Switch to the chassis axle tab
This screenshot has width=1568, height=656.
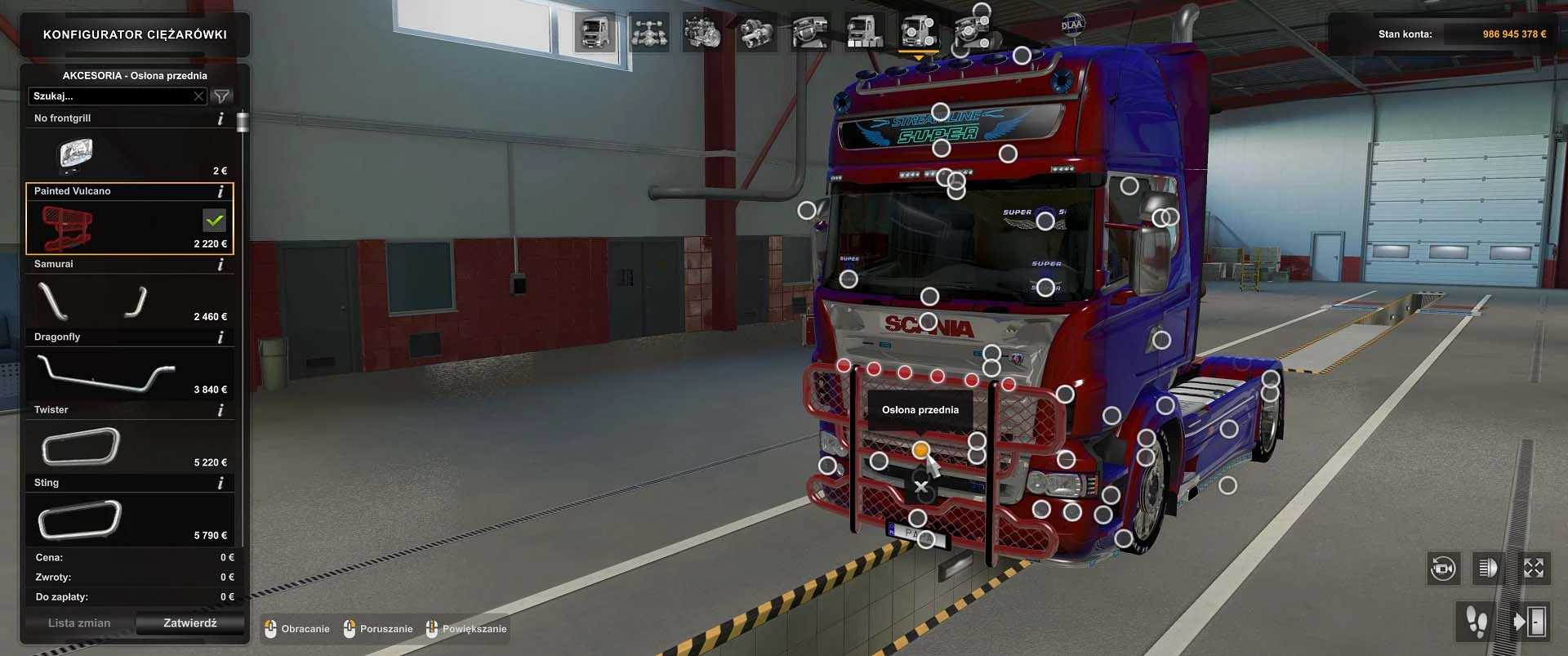pos(649,33)
